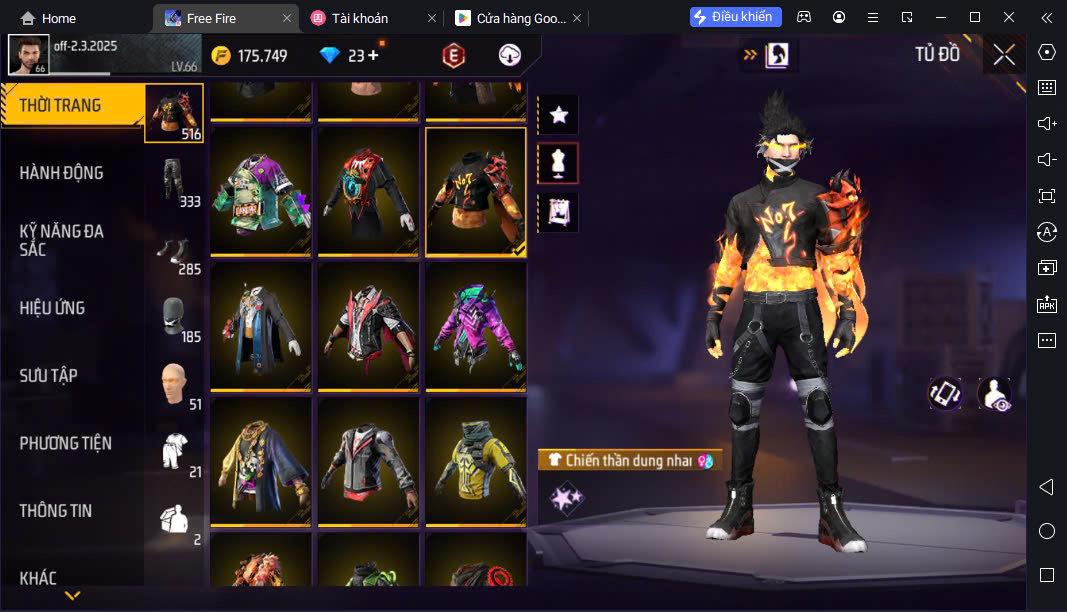Show shoes subcategory with 285 items
This screenshot has width=1067, height=612.
coord(174,249)
